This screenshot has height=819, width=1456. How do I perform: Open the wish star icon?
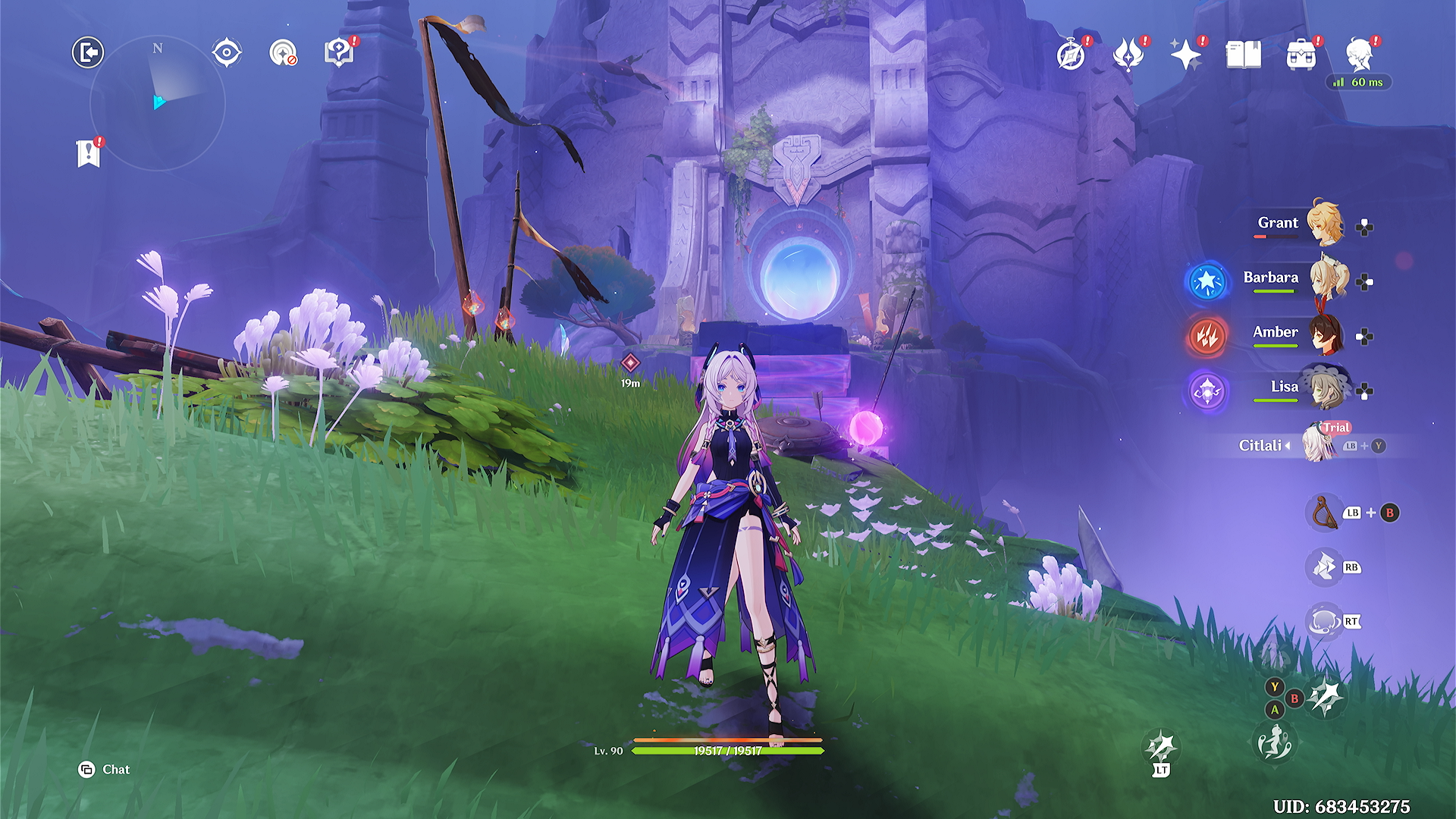point(1185,55)
